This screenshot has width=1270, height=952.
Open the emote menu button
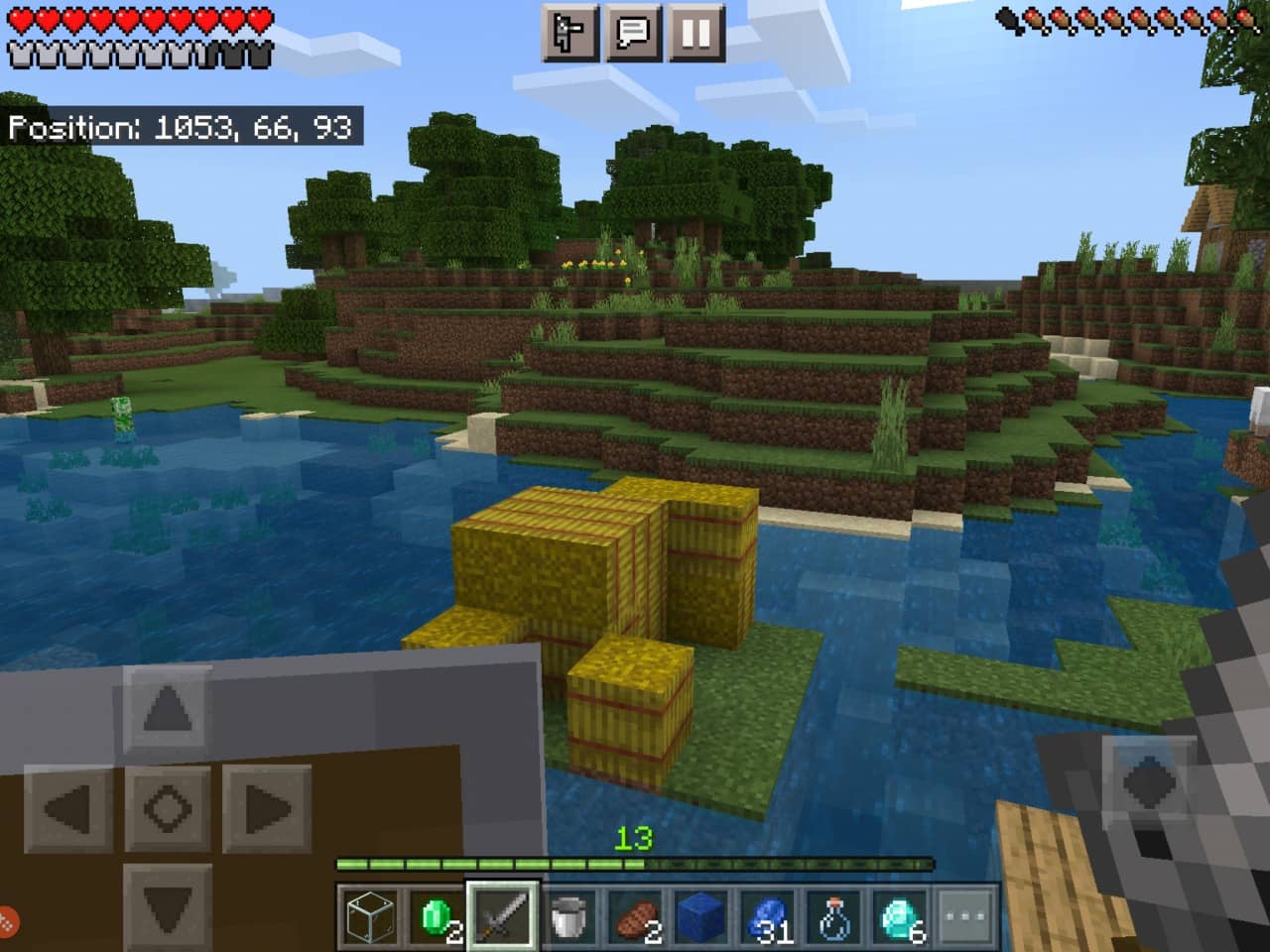(571, 33)
